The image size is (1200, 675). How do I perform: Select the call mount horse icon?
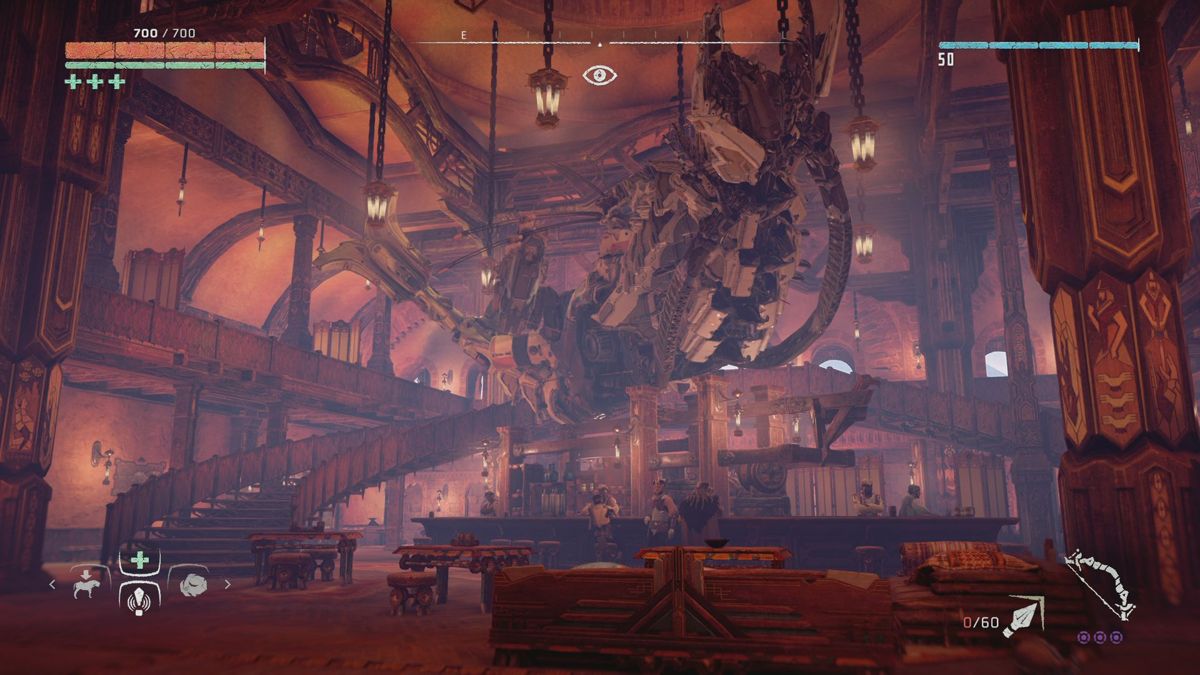(x=88, y=585)
